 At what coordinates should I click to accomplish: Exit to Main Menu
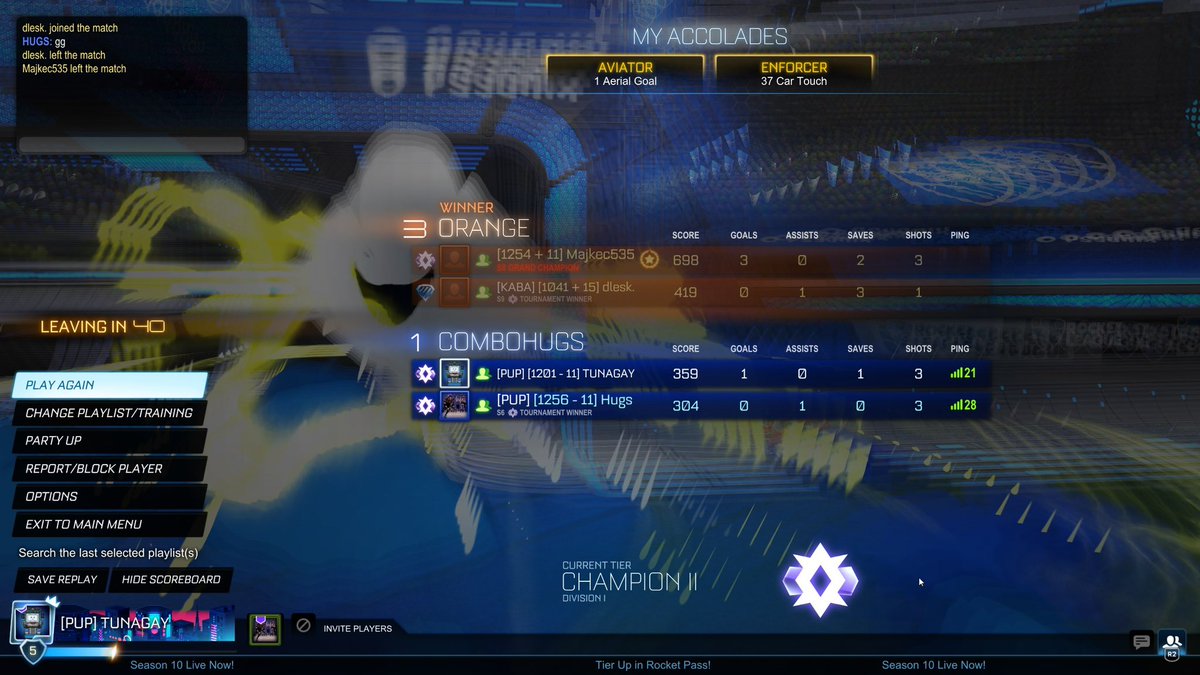click(110, 524)
